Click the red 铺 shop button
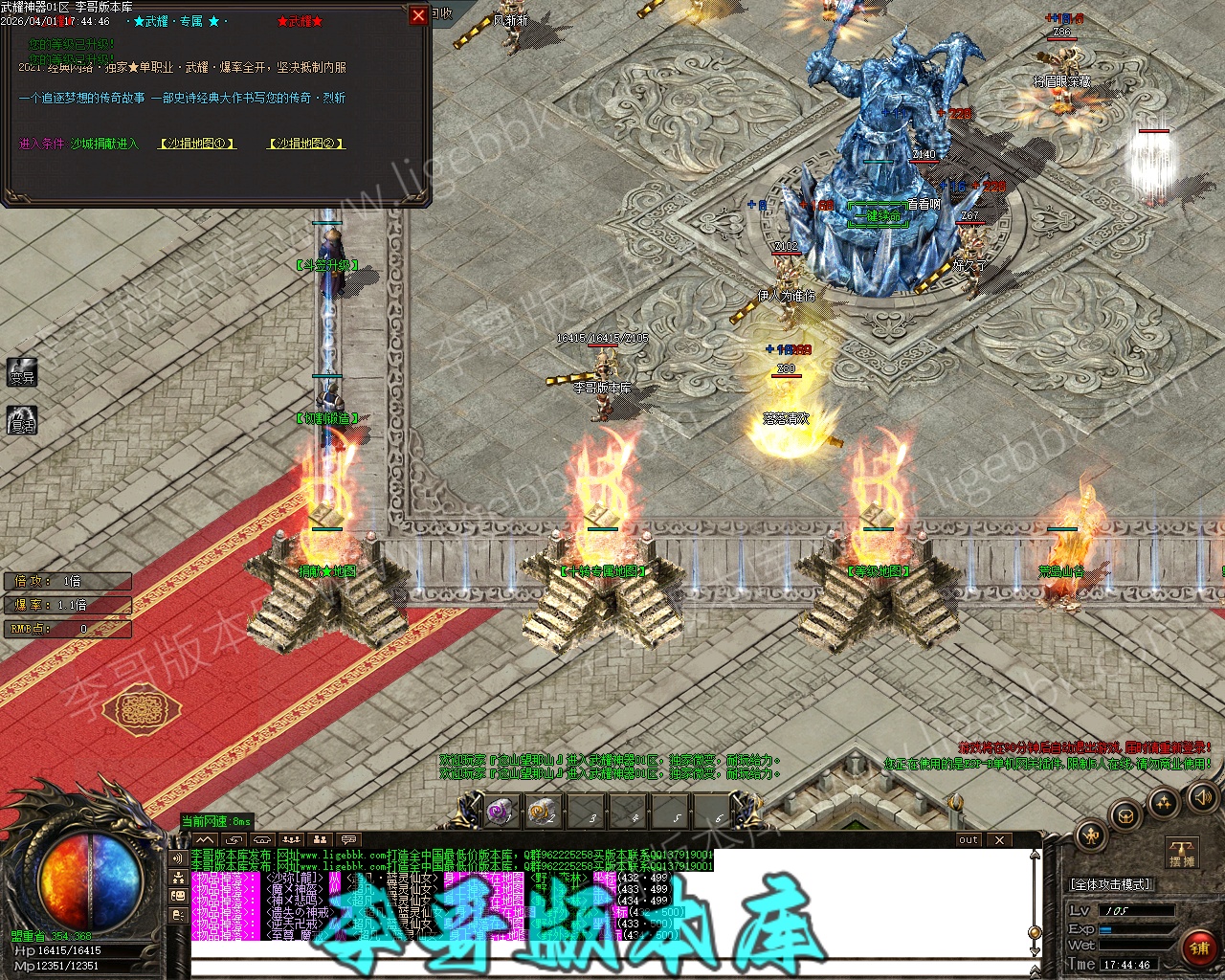This screenshot has width=1225, height=980. click(x=1198, y=948)
